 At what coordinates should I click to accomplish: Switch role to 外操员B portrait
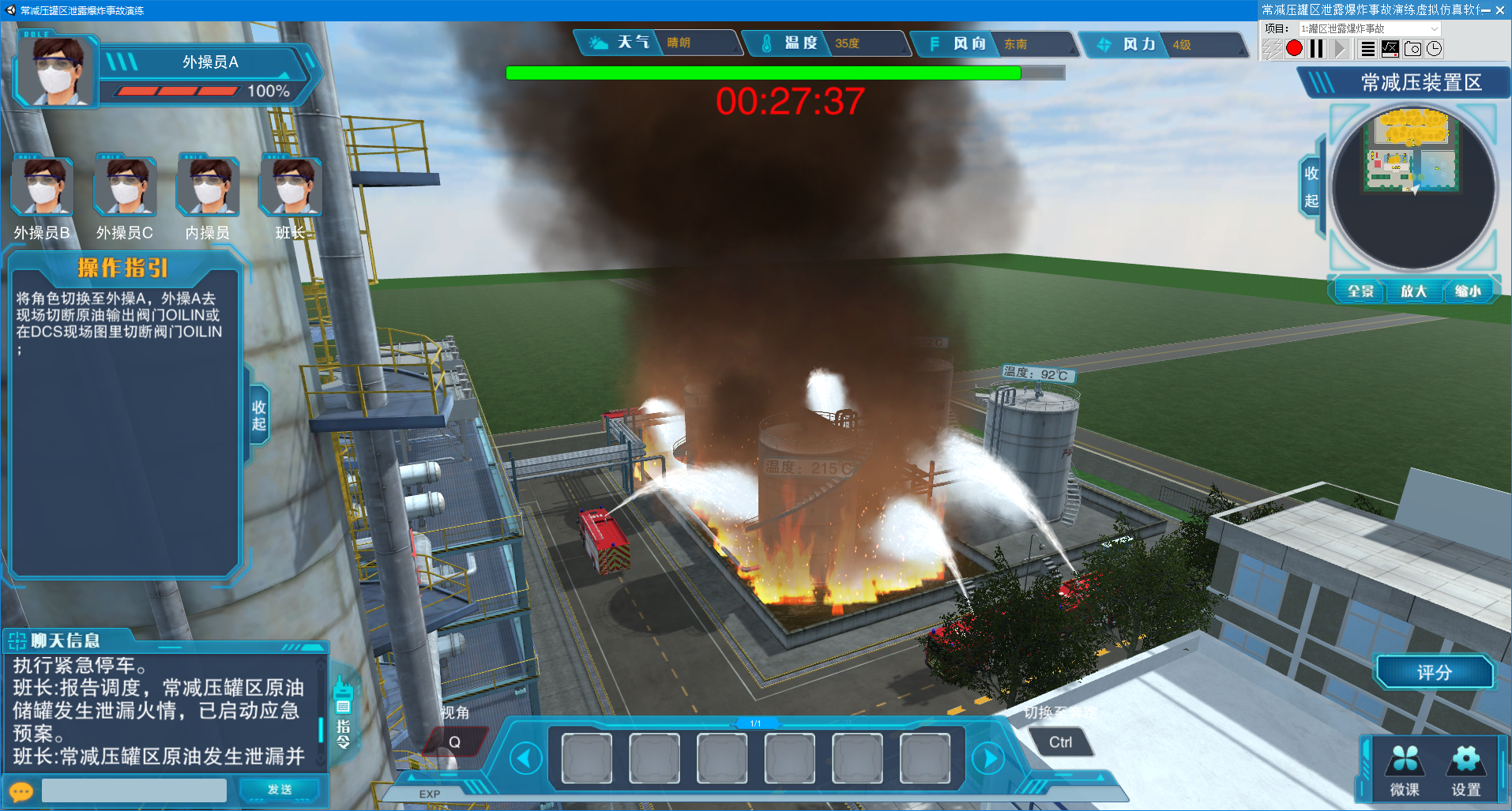(x=42, y=188)
